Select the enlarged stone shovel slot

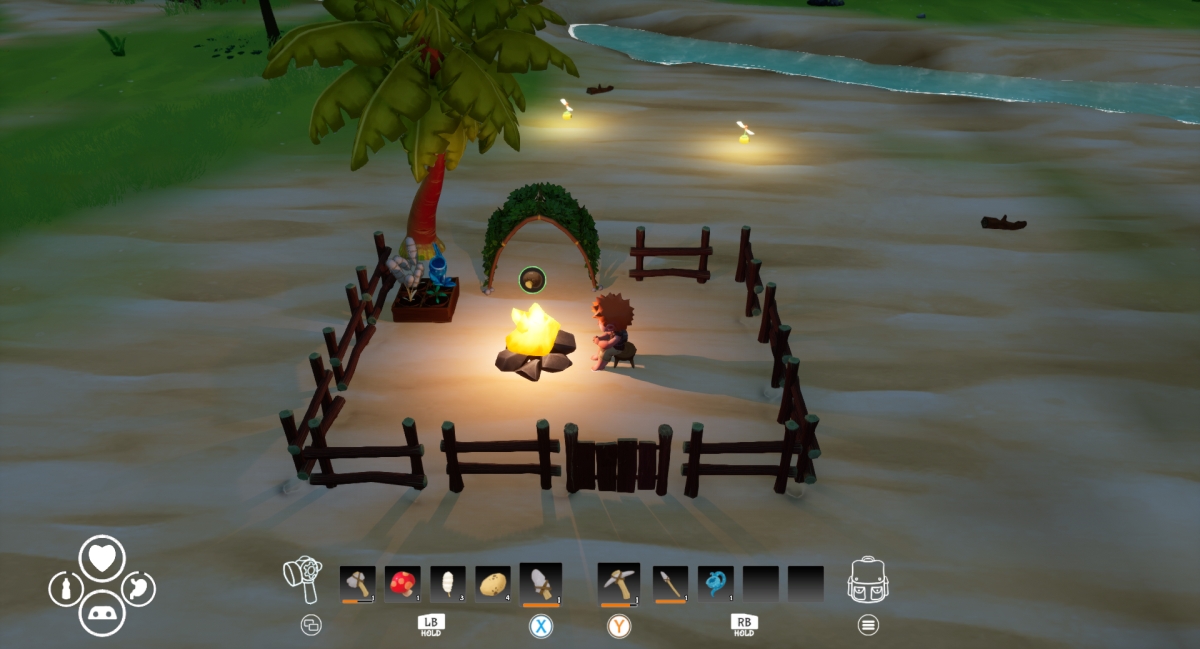tap(541, 583)
